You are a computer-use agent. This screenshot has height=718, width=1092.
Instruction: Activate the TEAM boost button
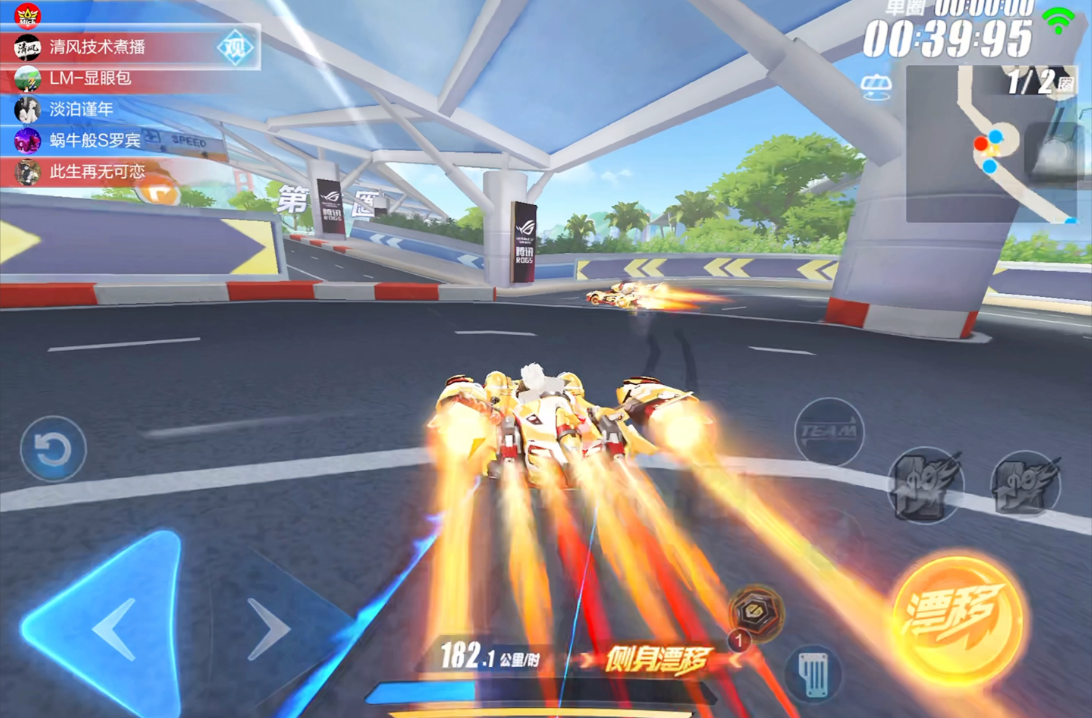828,431
